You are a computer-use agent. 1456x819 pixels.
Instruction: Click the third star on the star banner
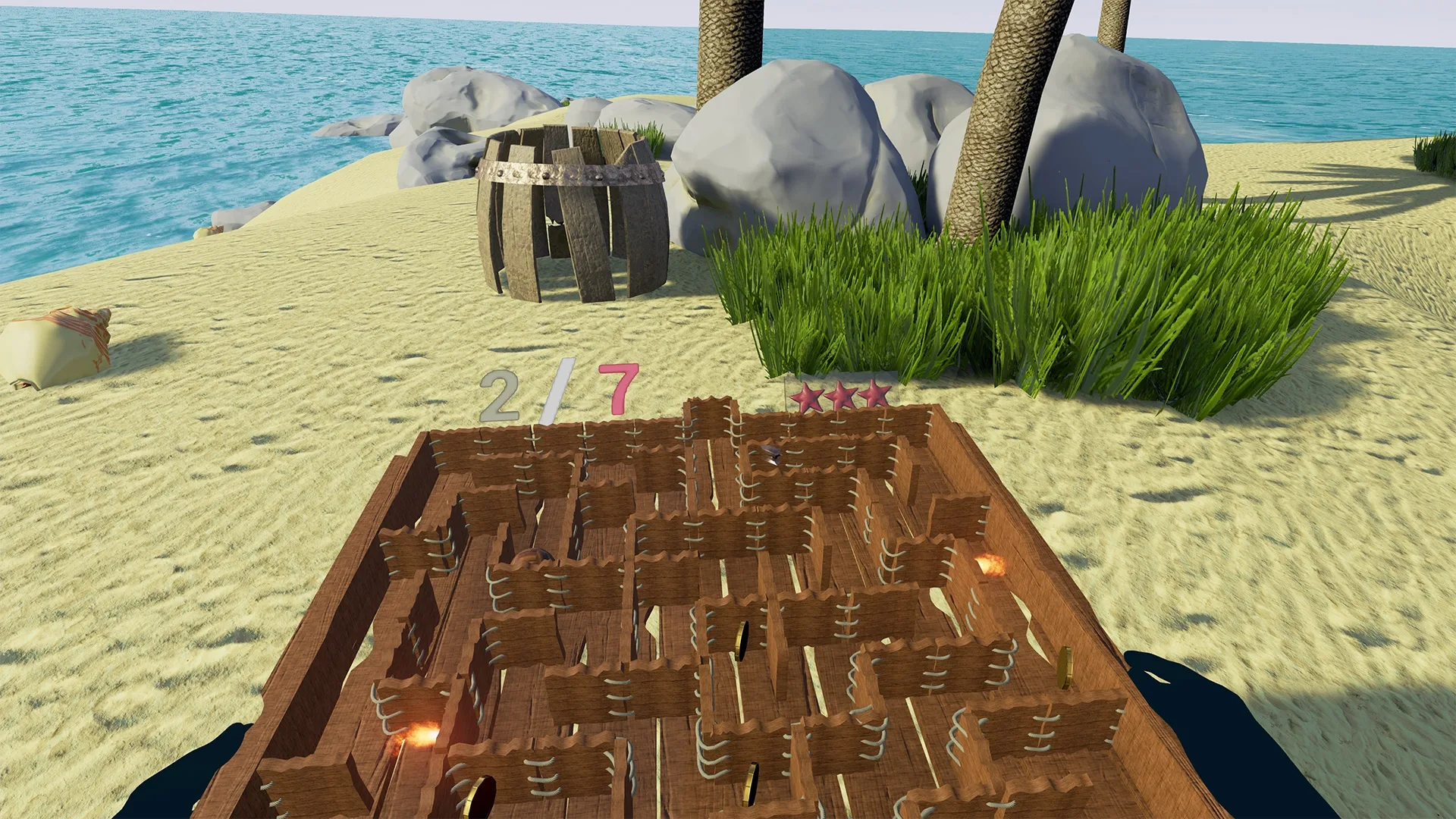coord(874,394)
